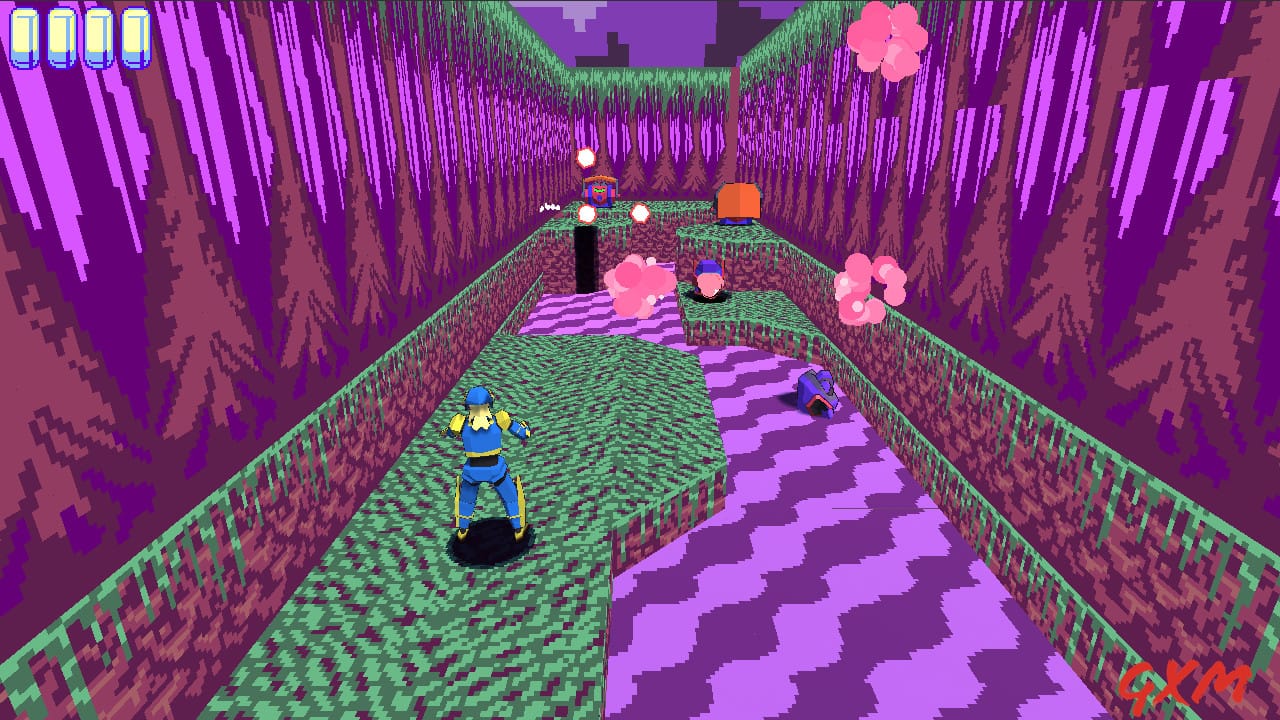Select the purple robot enemy on the path
Image resolution: width=1280 pixels, height=720 pixels.
(x=818, y=392)
